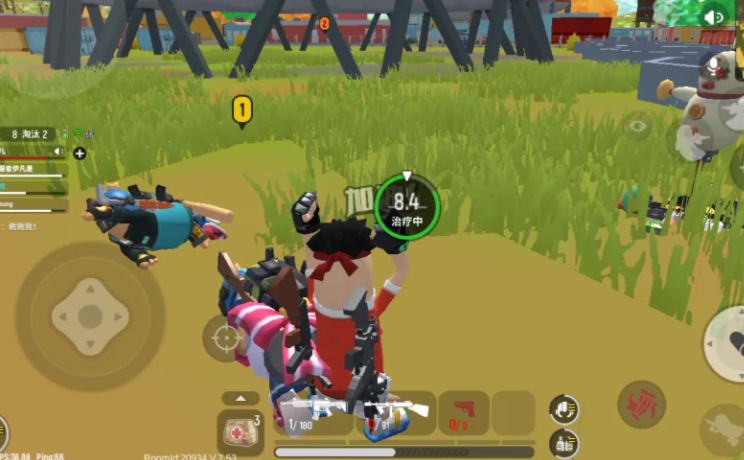Expand the arrow above the medkit slot
The image size is (744, 460).
click(x=240, y=398)
